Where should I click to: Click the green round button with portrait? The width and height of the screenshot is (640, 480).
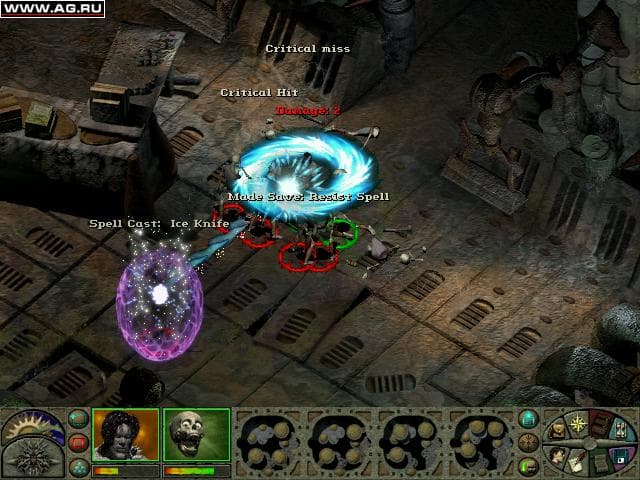pyautogui.click(x=528, y=465)
